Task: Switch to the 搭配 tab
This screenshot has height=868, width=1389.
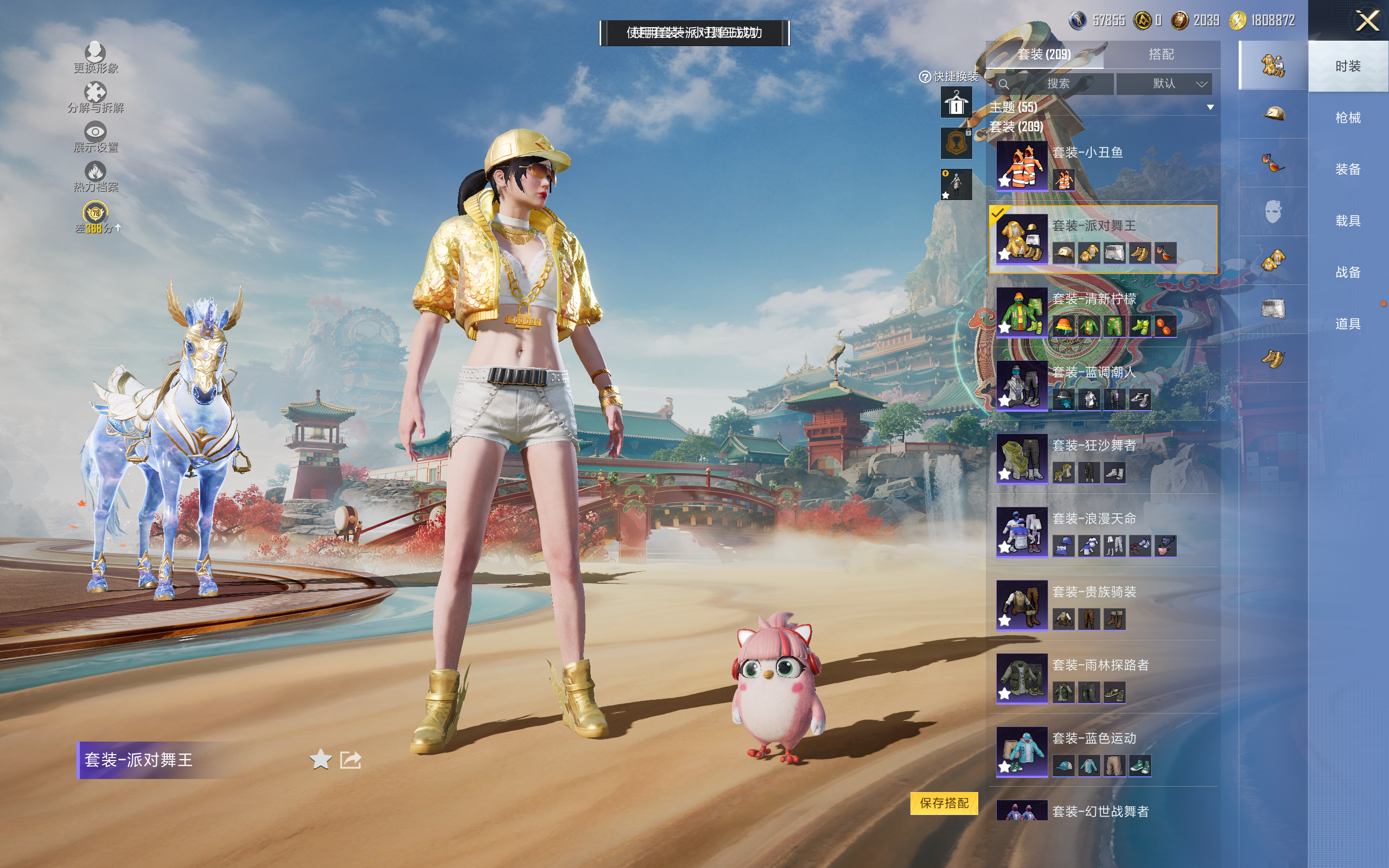Action: click(x=1161, y=55)
